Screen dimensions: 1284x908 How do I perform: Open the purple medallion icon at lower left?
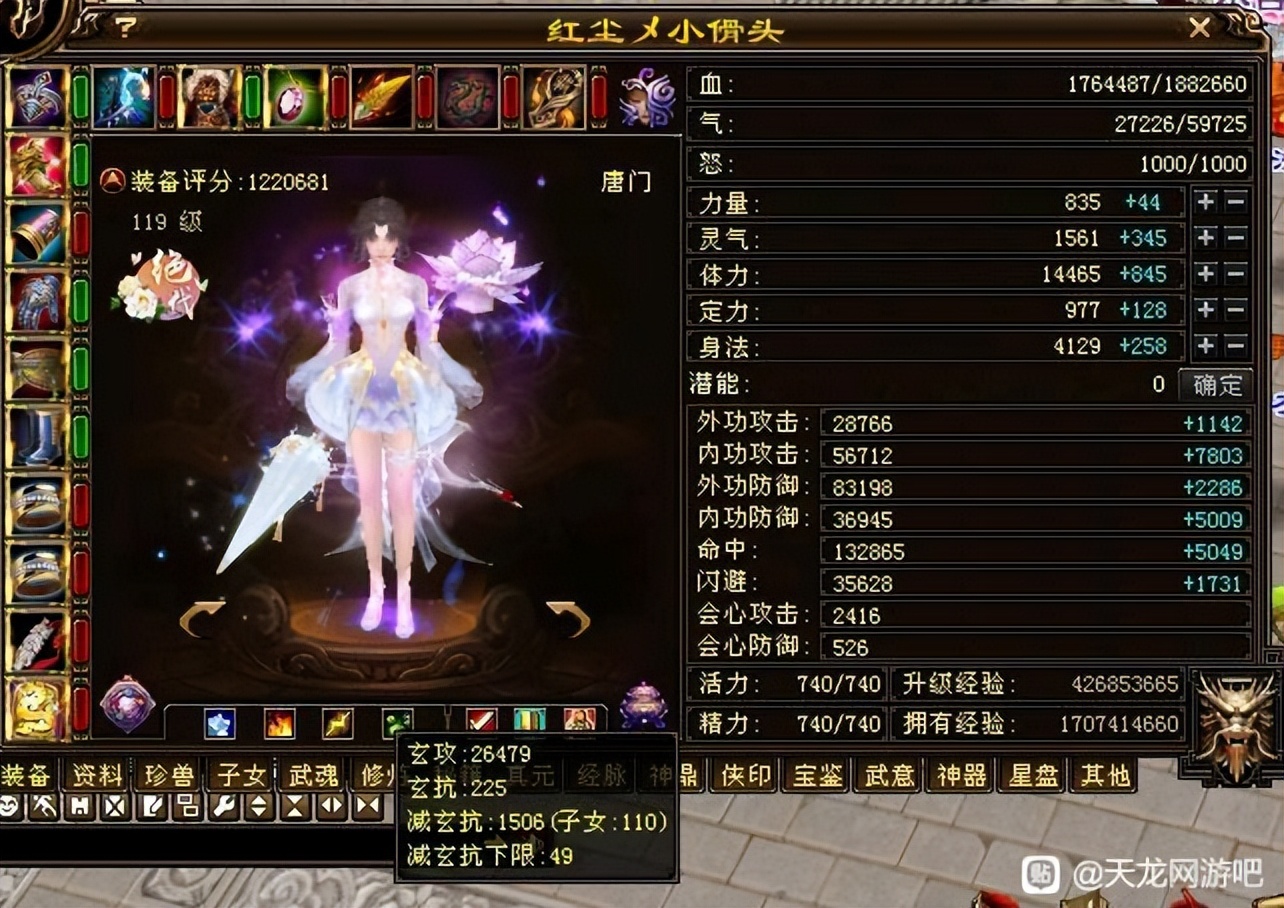point(128,708)
